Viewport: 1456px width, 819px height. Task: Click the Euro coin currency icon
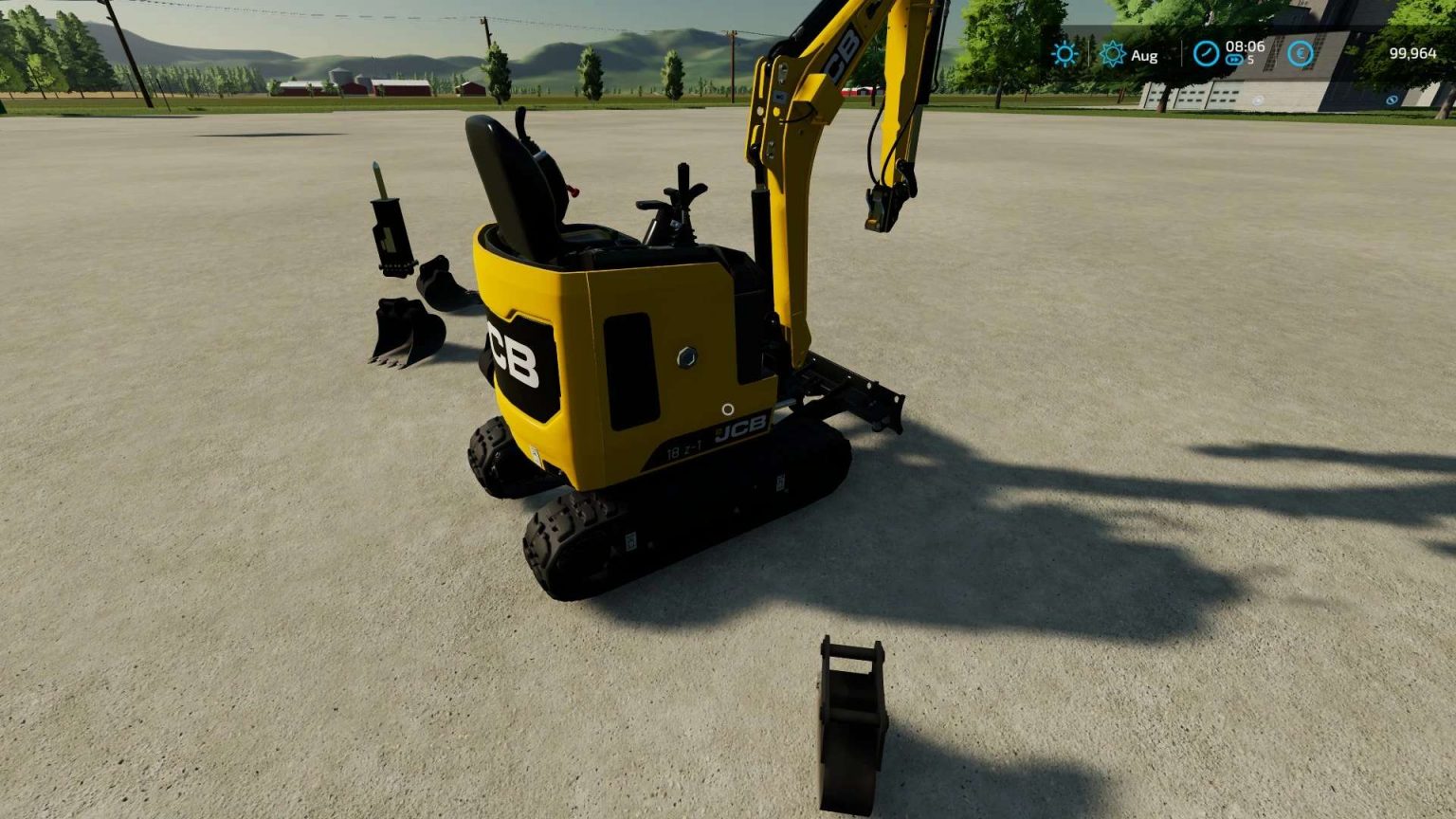pyautogui.click(x=1301, y=54)
